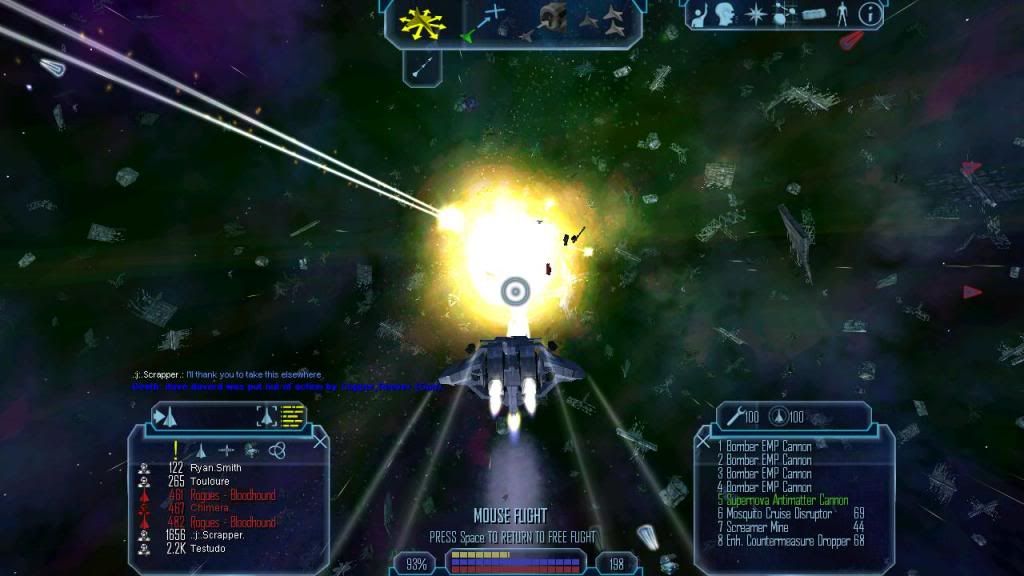This screenshot has width=1024, height=576.
Task: Close the contact list panel
Action: (319, 439)
